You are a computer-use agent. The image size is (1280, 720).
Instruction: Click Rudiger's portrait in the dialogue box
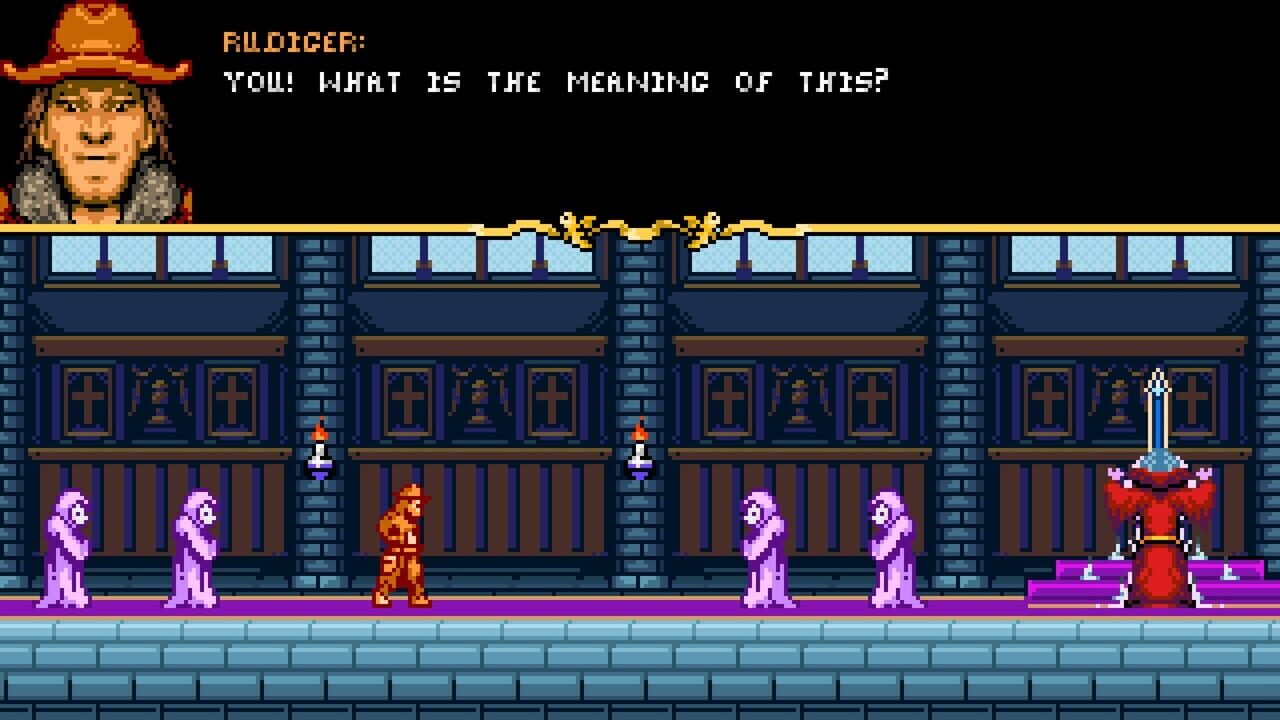click(95, 110)
